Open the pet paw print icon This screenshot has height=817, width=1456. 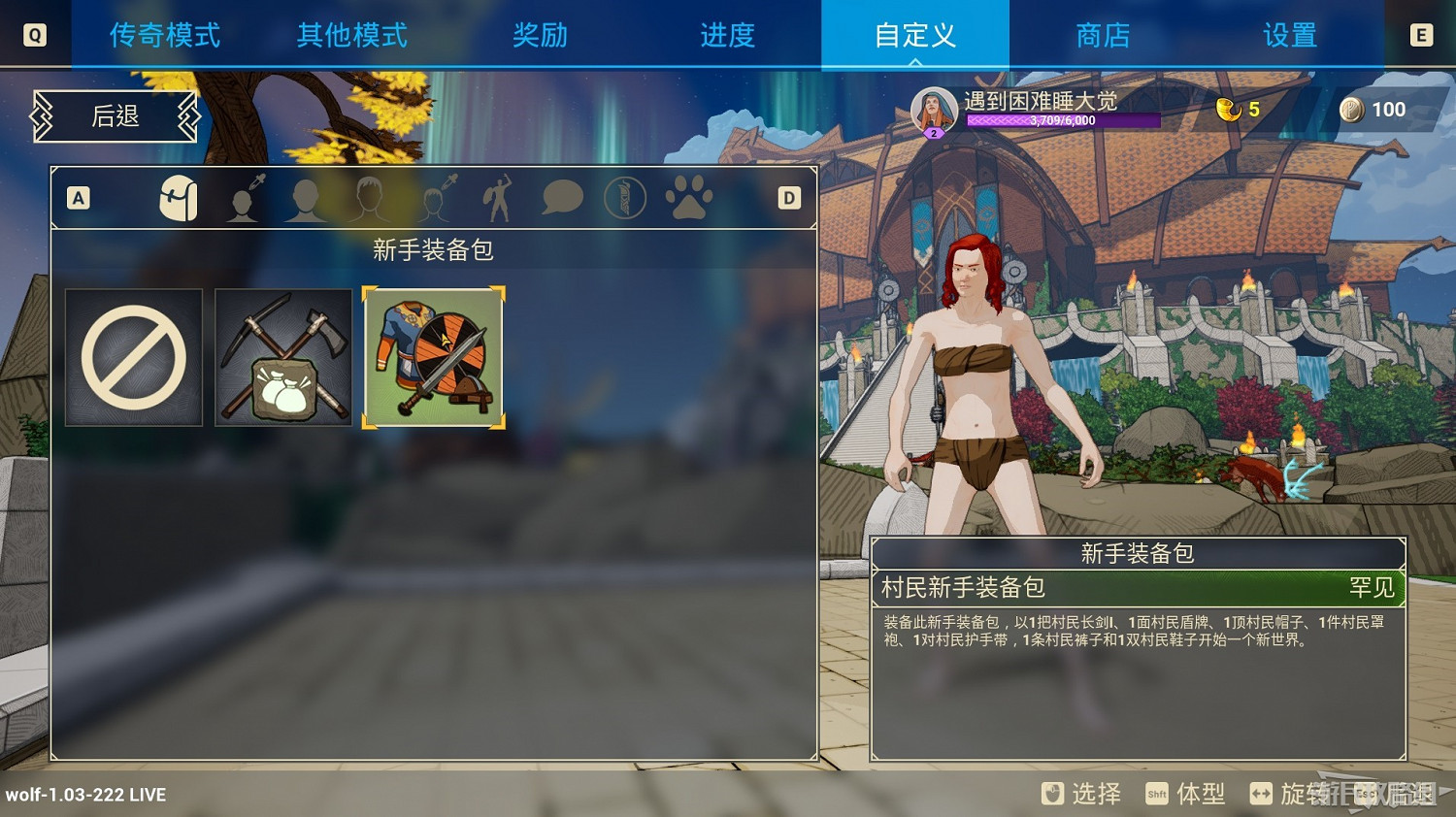(689, 197)
